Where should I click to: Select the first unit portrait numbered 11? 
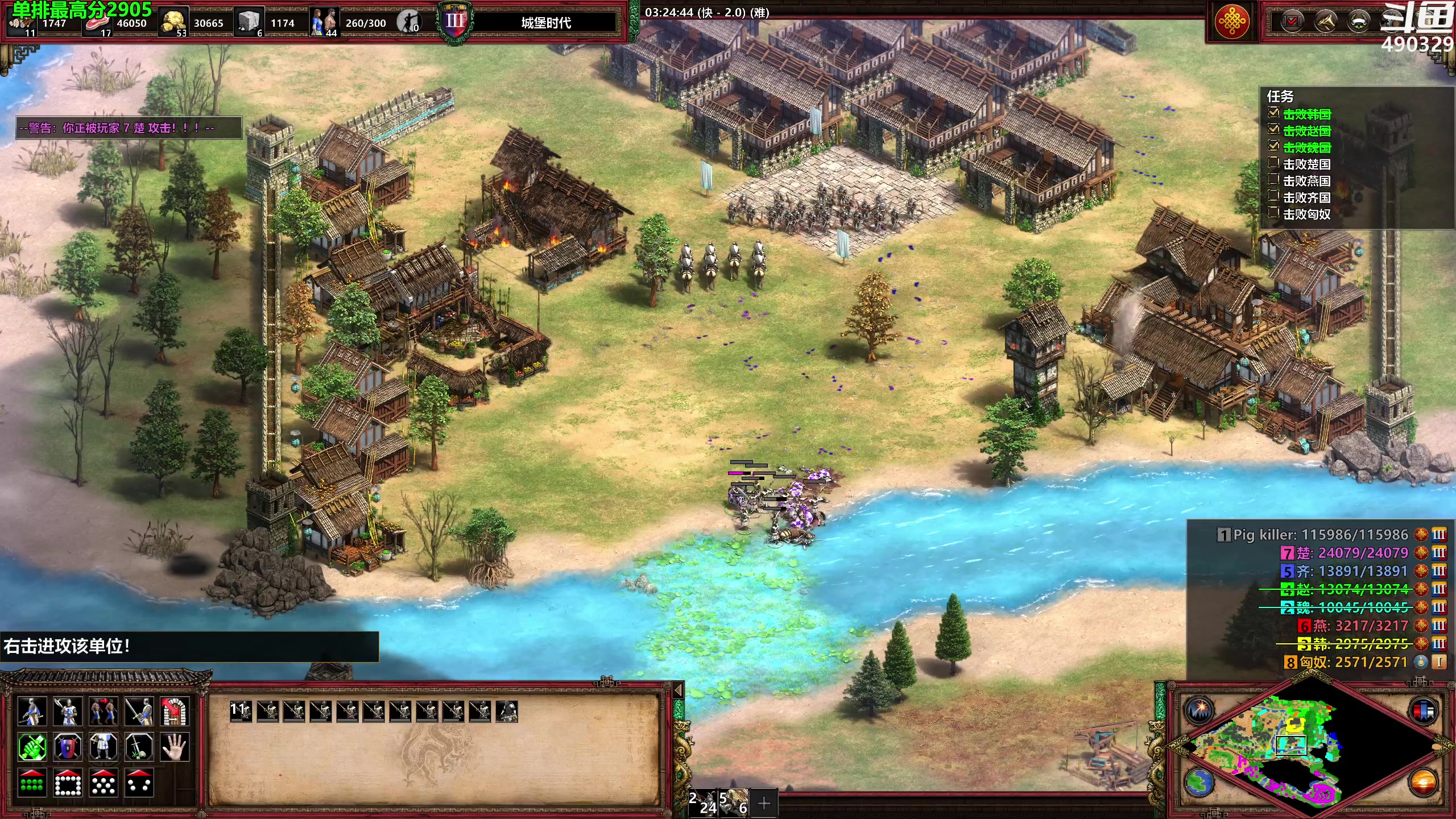coord(241,711)
